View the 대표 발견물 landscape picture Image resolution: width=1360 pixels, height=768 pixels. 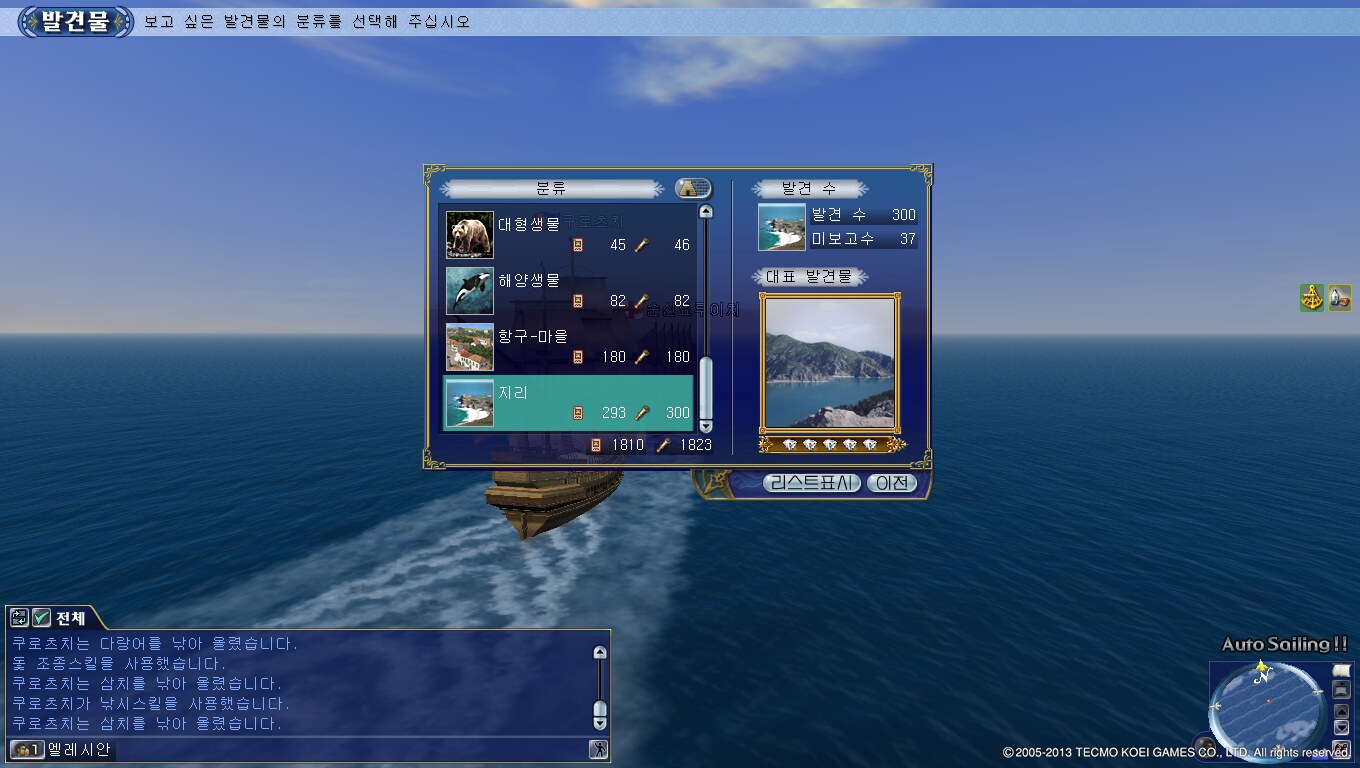tap(829, 362)
